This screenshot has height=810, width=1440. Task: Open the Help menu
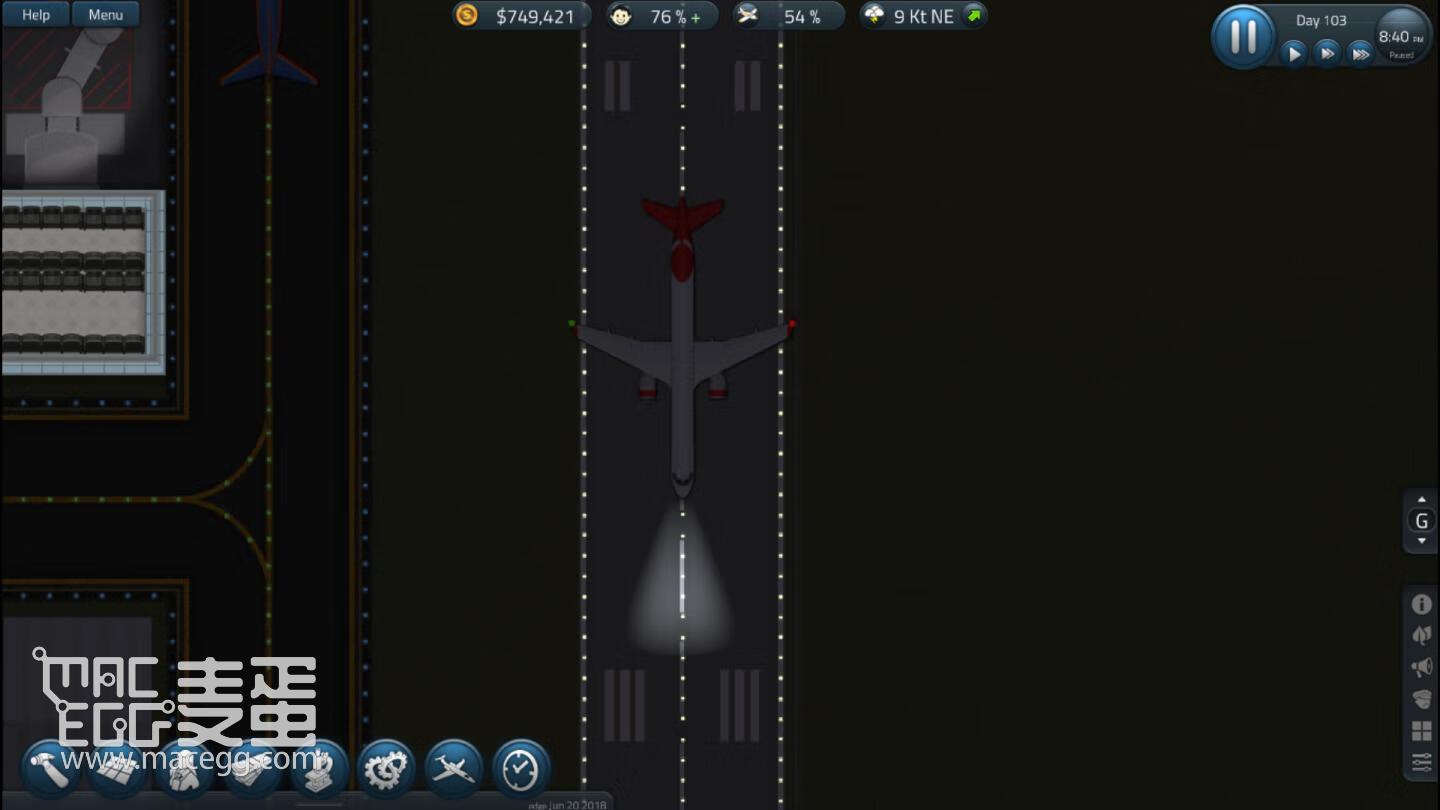[x=36, y=15]
